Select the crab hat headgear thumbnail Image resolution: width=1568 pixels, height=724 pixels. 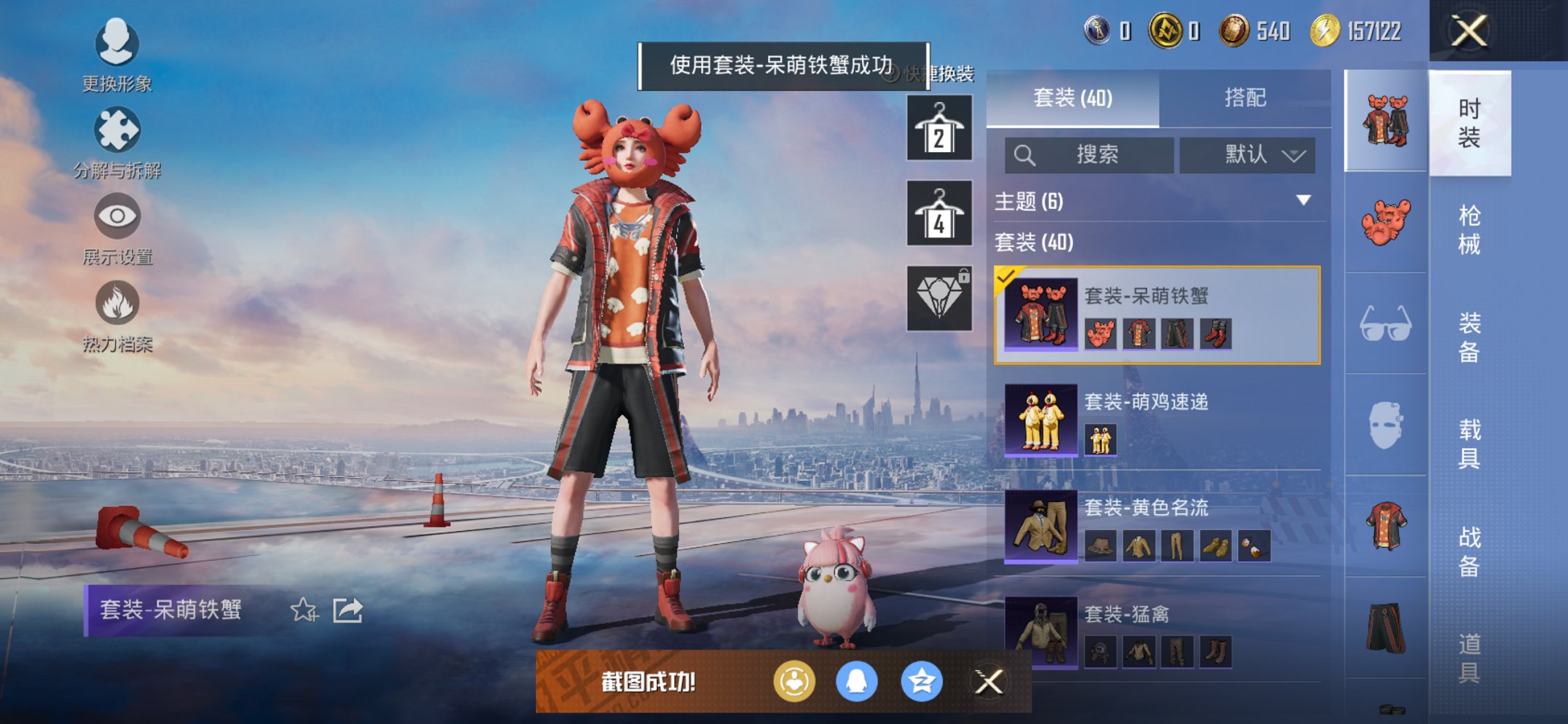tap(1384, 220)
